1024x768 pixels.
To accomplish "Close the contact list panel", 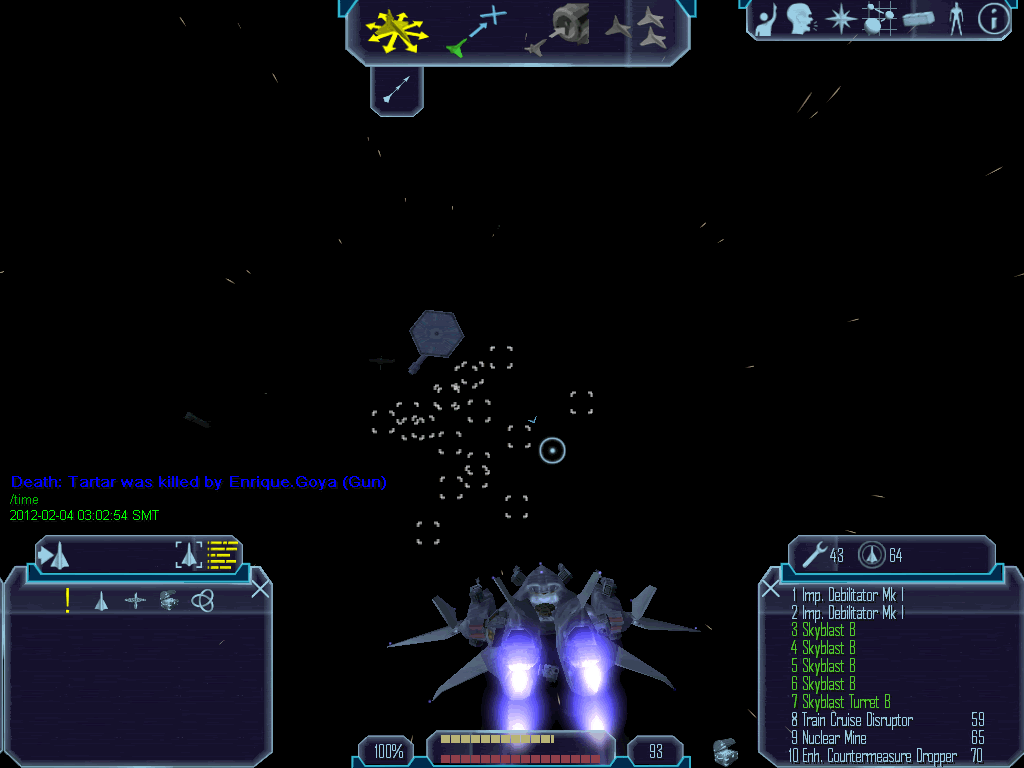I will coord(260,589).
